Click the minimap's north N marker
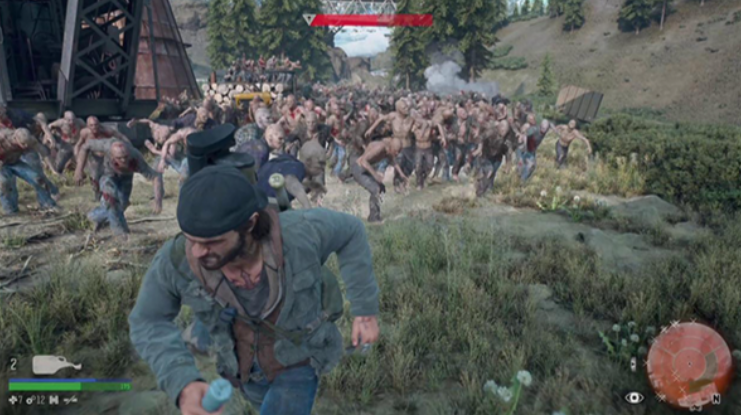 (x=716, y=399)
